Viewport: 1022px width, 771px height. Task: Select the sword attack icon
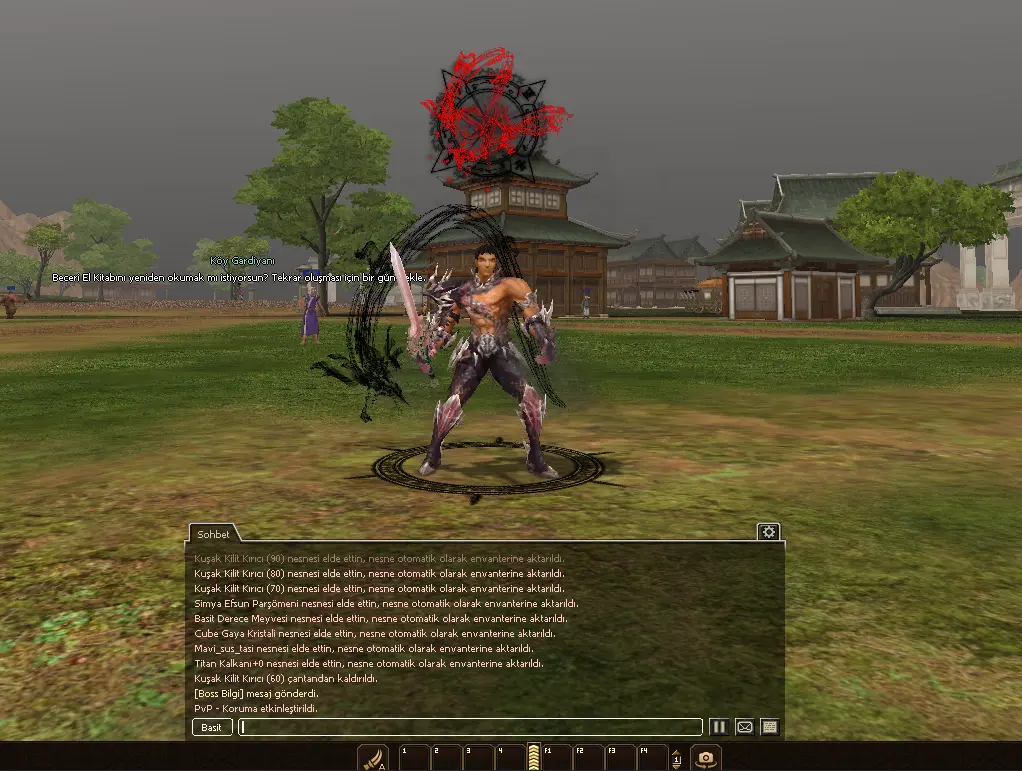(x=373, y=758)
